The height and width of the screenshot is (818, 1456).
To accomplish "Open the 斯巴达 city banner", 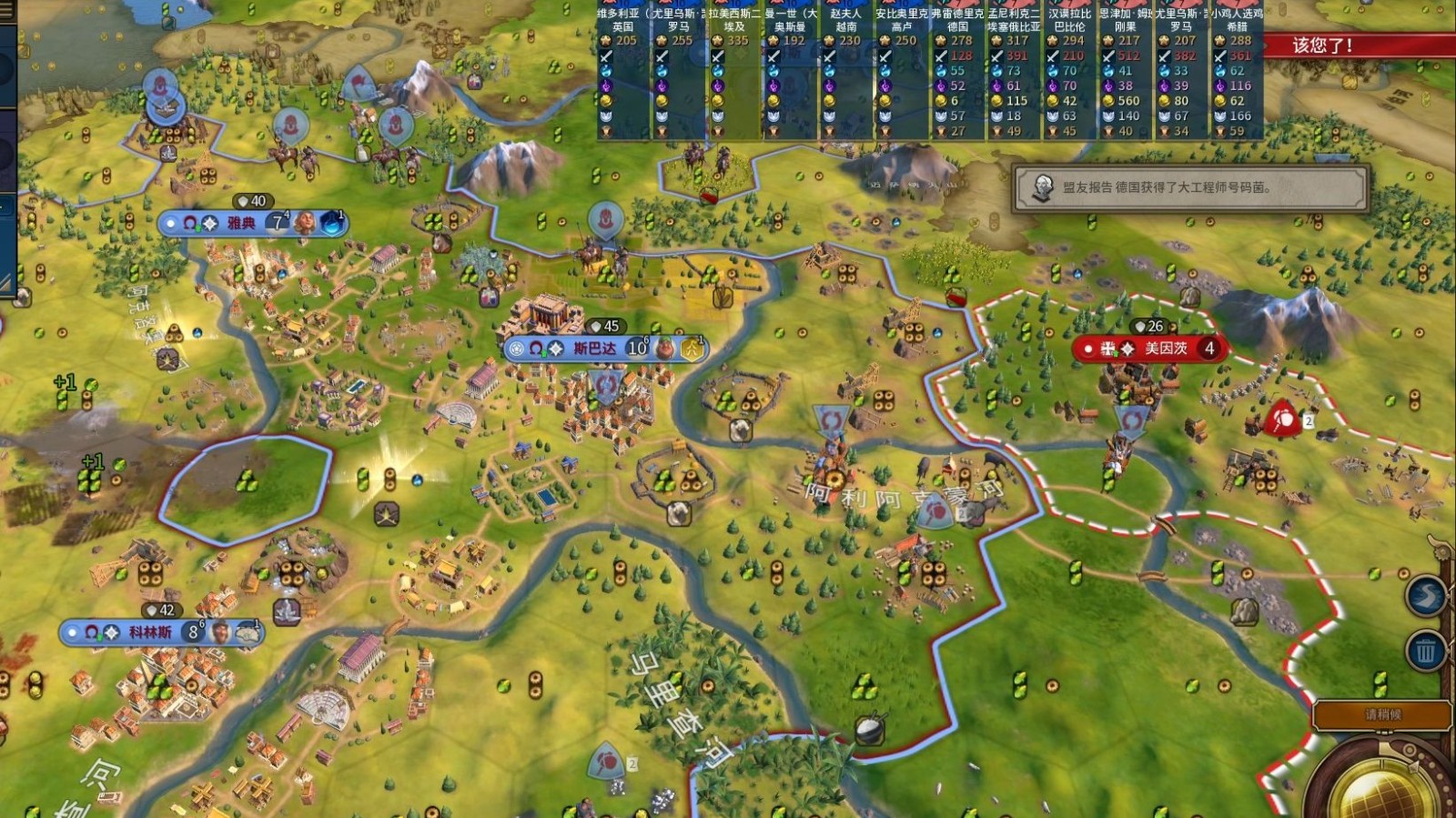I will [595, 348].
